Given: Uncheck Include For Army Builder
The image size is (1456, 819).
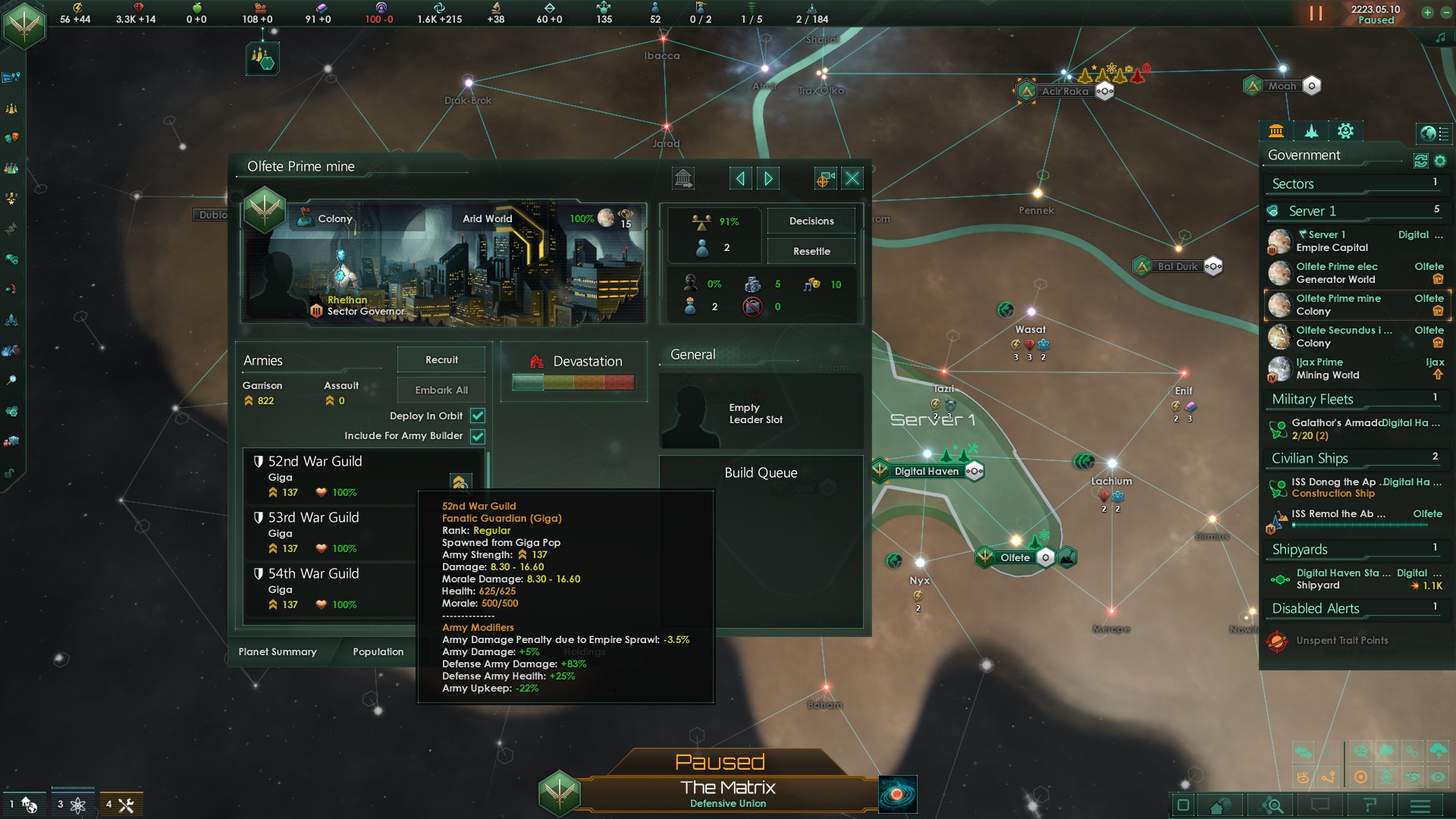Looking at the screenshot, I should click(x=477, y=436).
